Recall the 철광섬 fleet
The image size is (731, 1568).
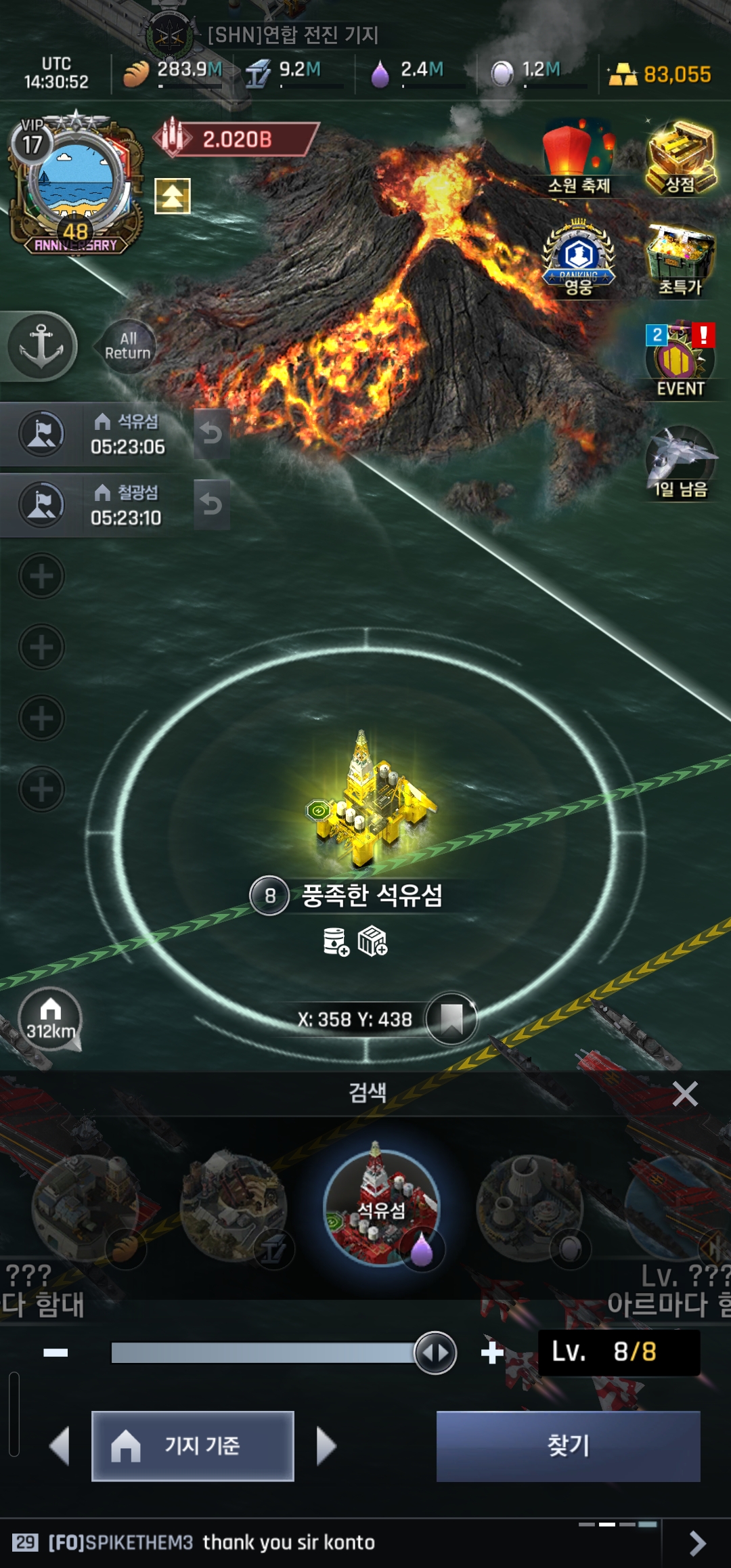pos(211,504)
